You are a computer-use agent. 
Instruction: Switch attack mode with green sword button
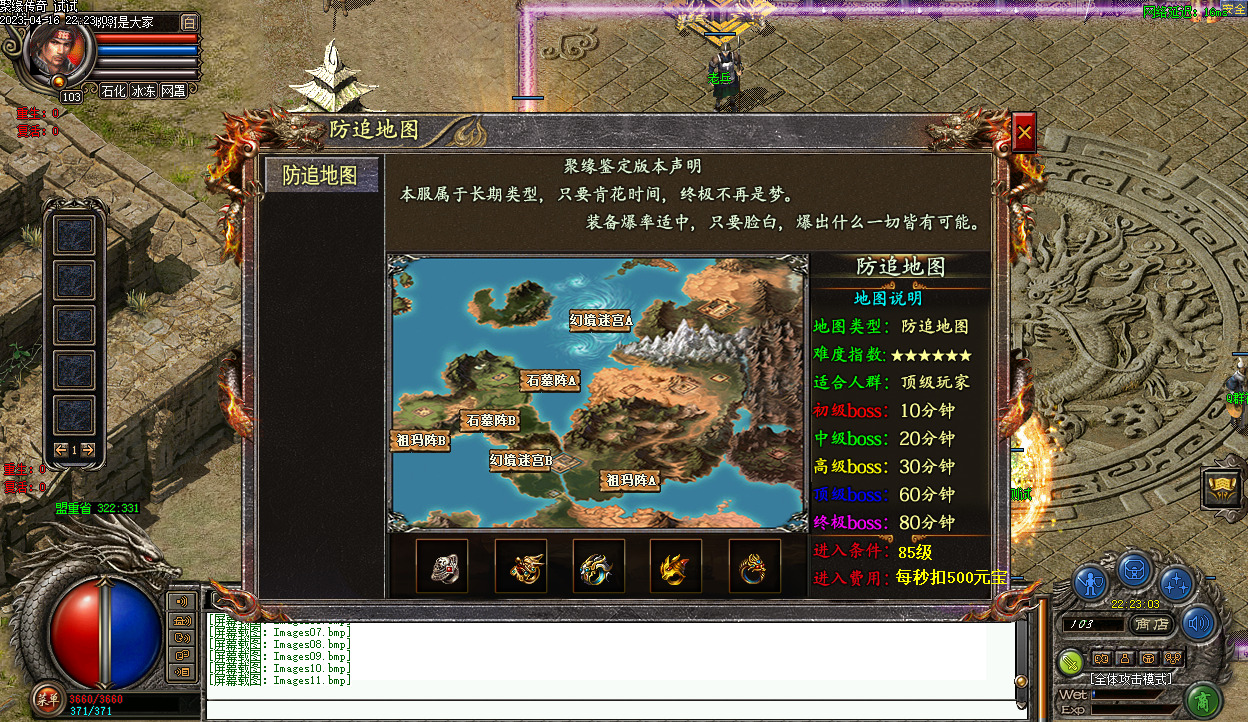1071,660
